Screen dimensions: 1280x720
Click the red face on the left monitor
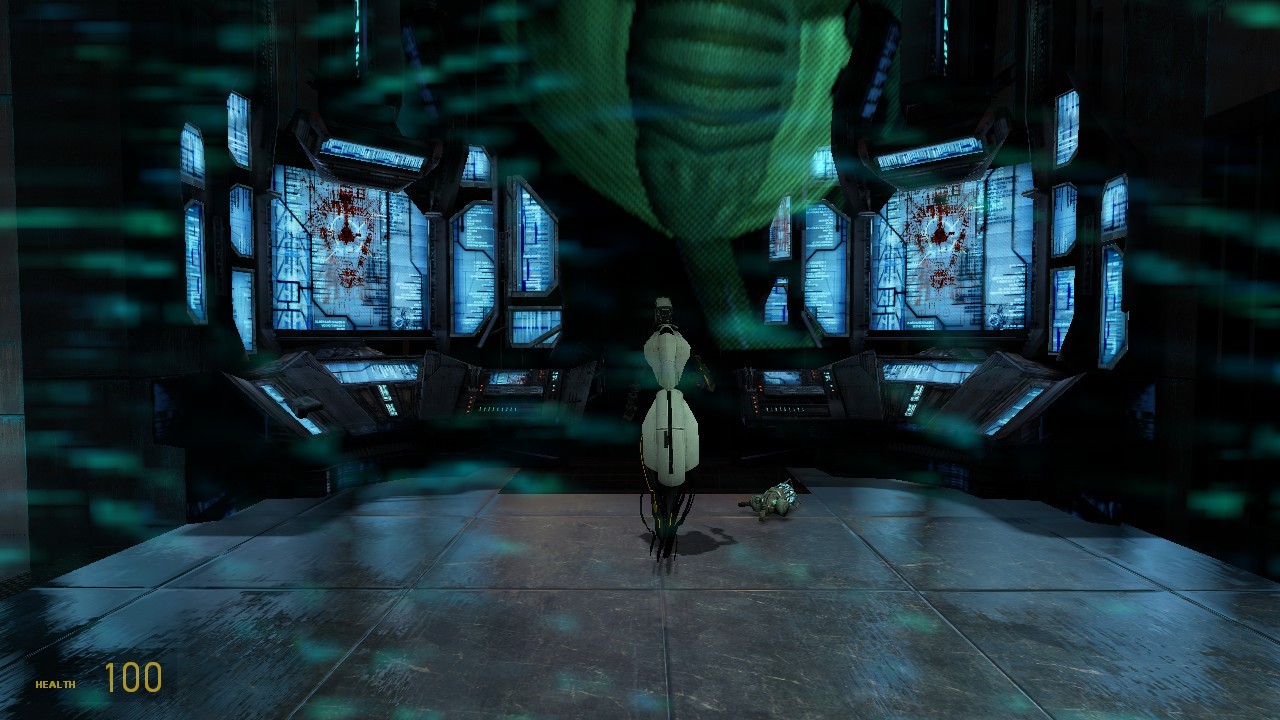[345, 230]
